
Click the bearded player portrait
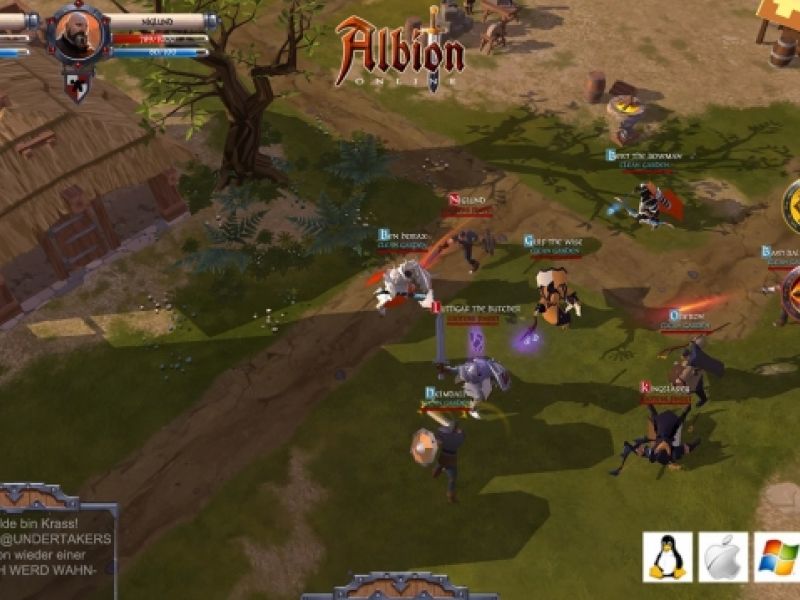click(79, 35)
